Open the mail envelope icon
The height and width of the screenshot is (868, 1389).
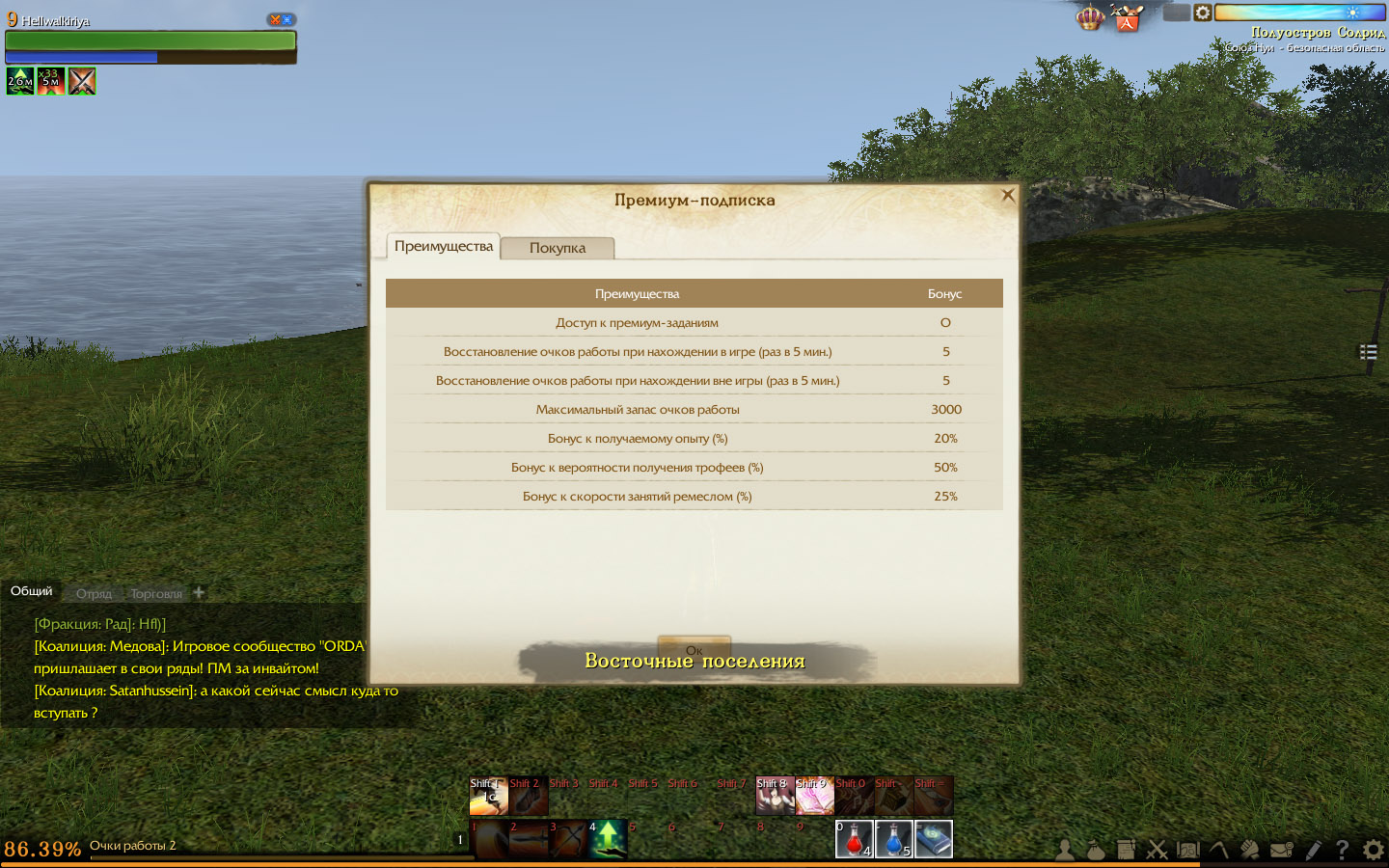pyautogui.click(x=1282, y=850)
